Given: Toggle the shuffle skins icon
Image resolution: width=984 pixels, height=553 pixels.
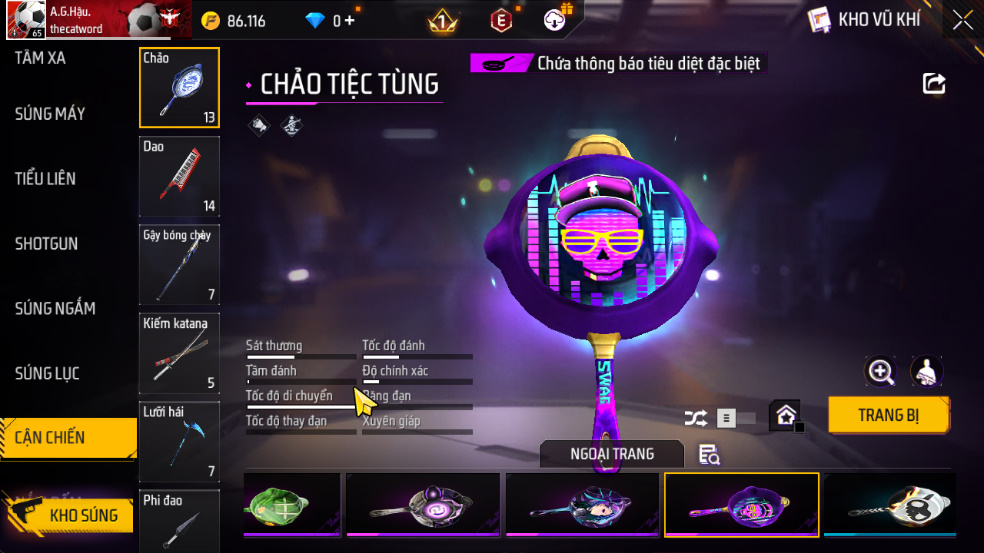Looking at the screenshot, I should [x=695, y=418].
